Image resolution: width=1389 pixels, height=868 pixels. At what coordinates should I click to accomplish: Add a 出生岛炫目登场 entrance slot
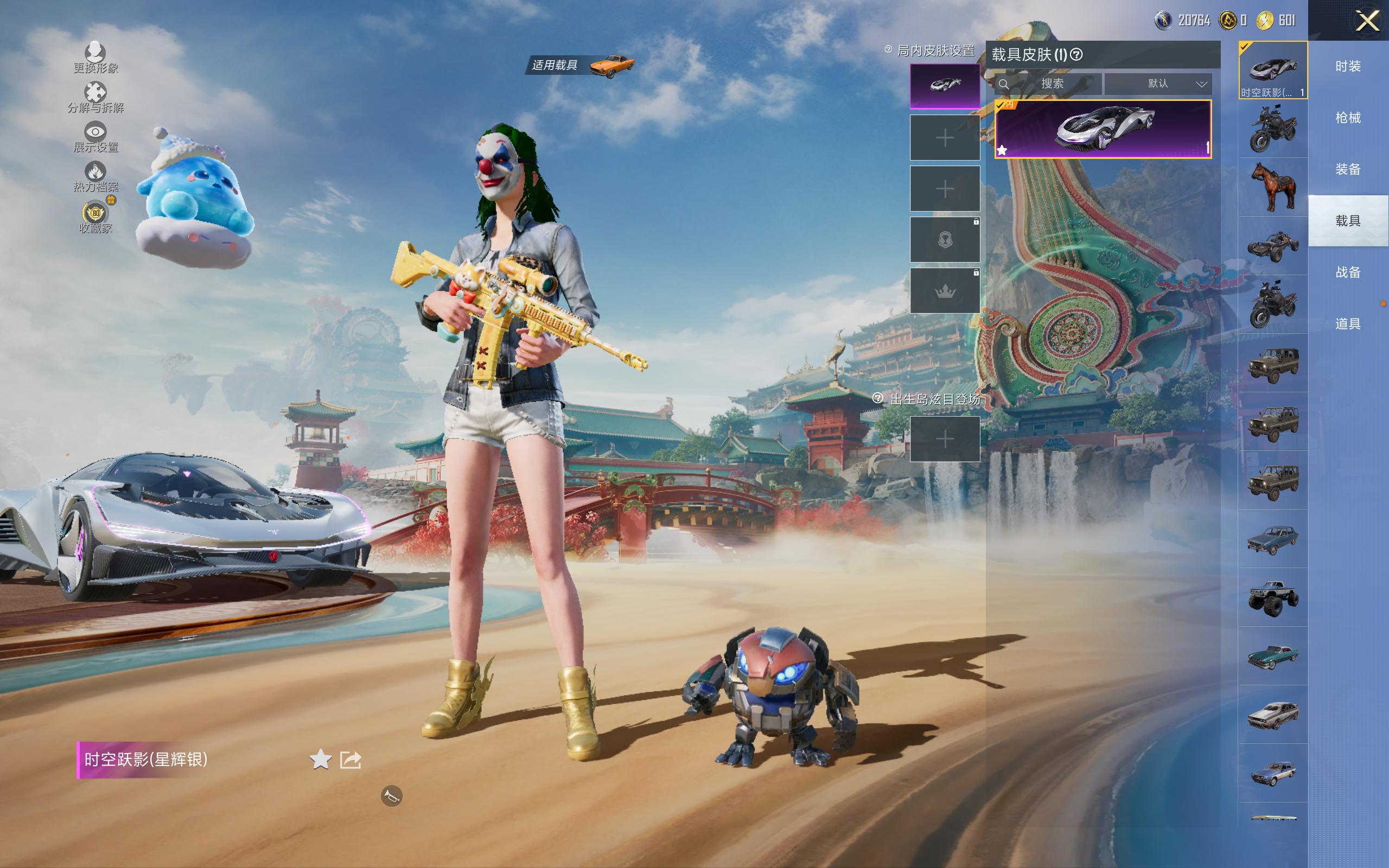click(x=944, y=439)
